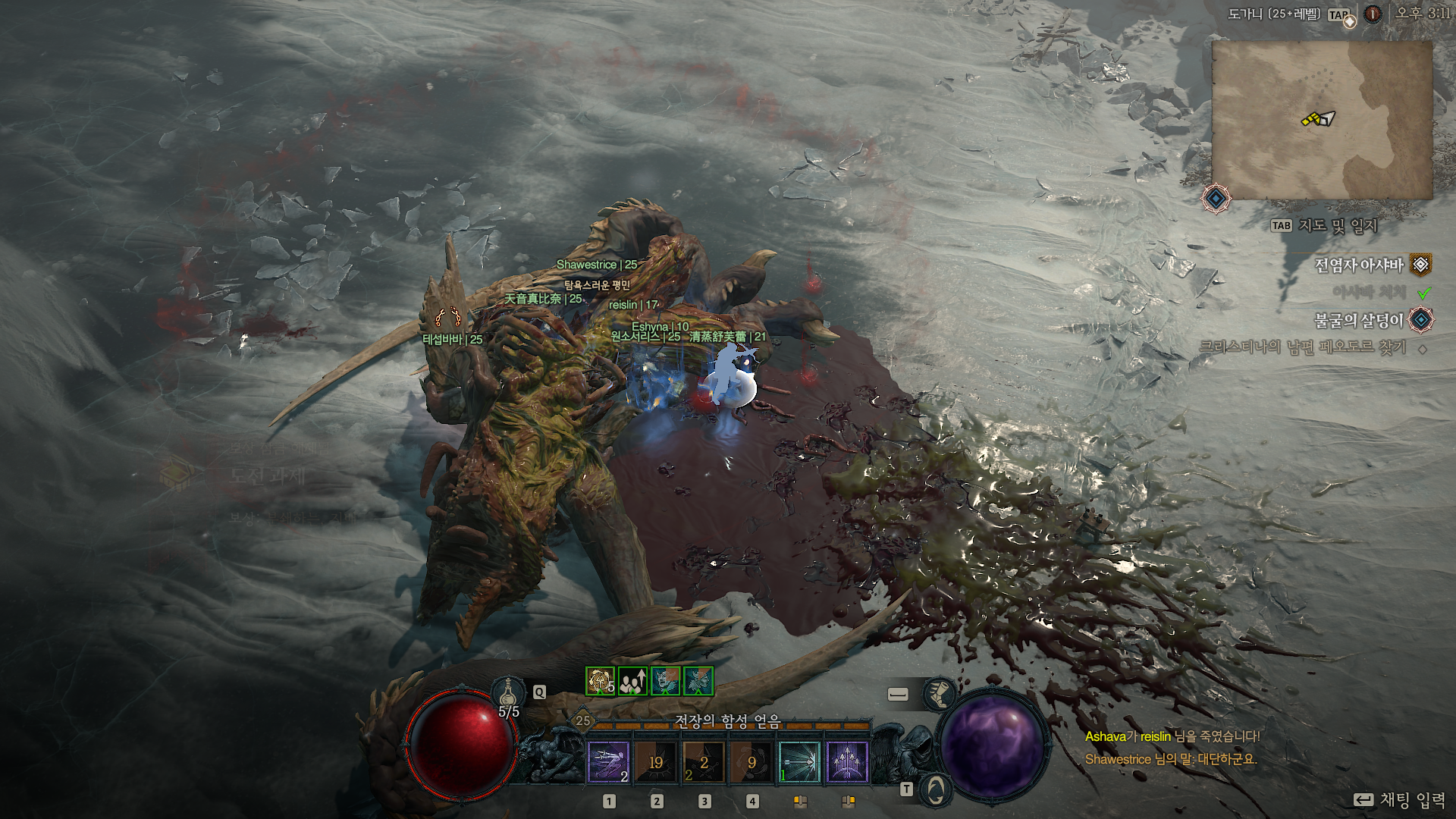Select the crossed-blades skill in slot 3

704,761
